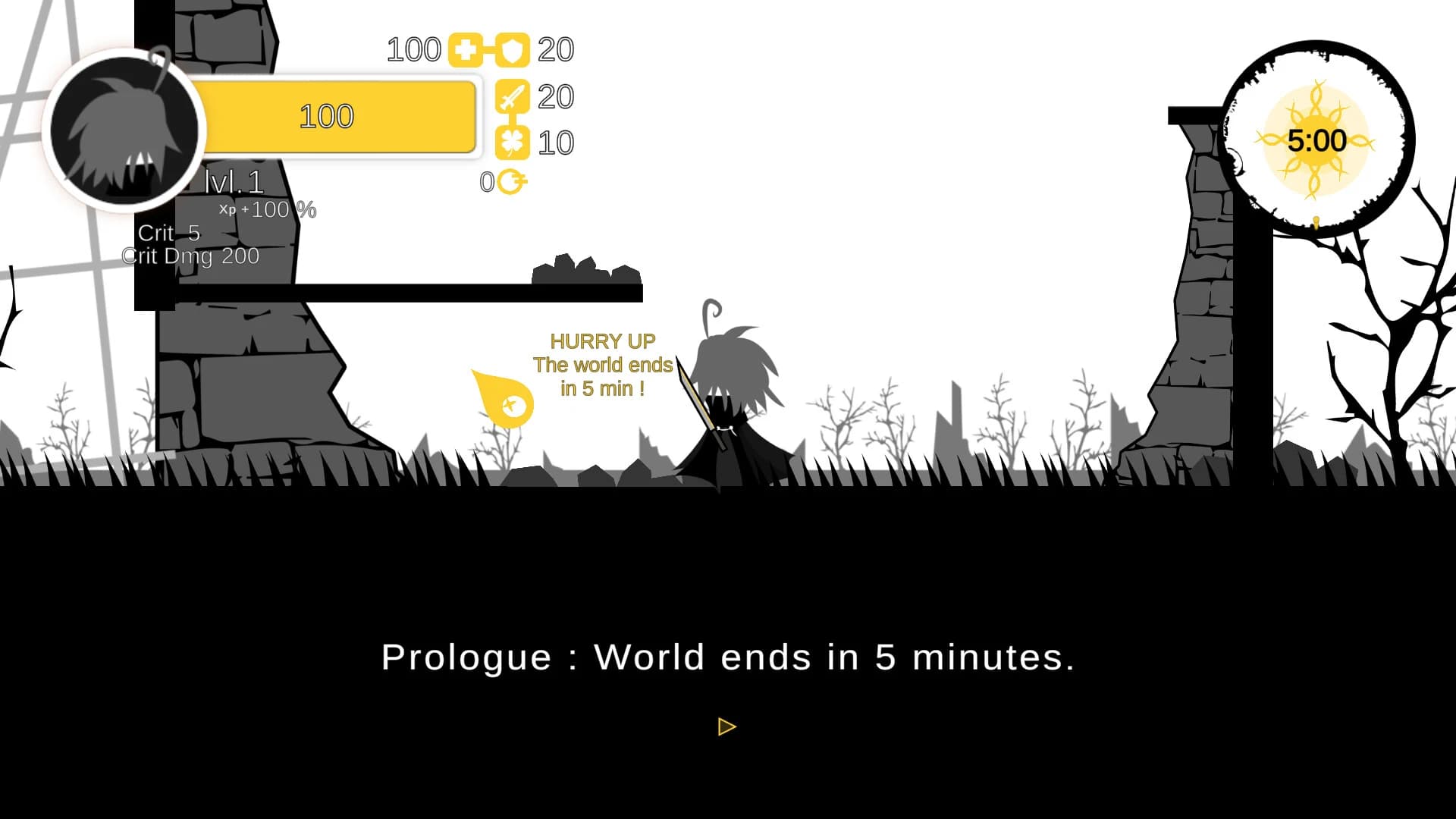Click the continue arrow below the prologue text

pos(726,726)
